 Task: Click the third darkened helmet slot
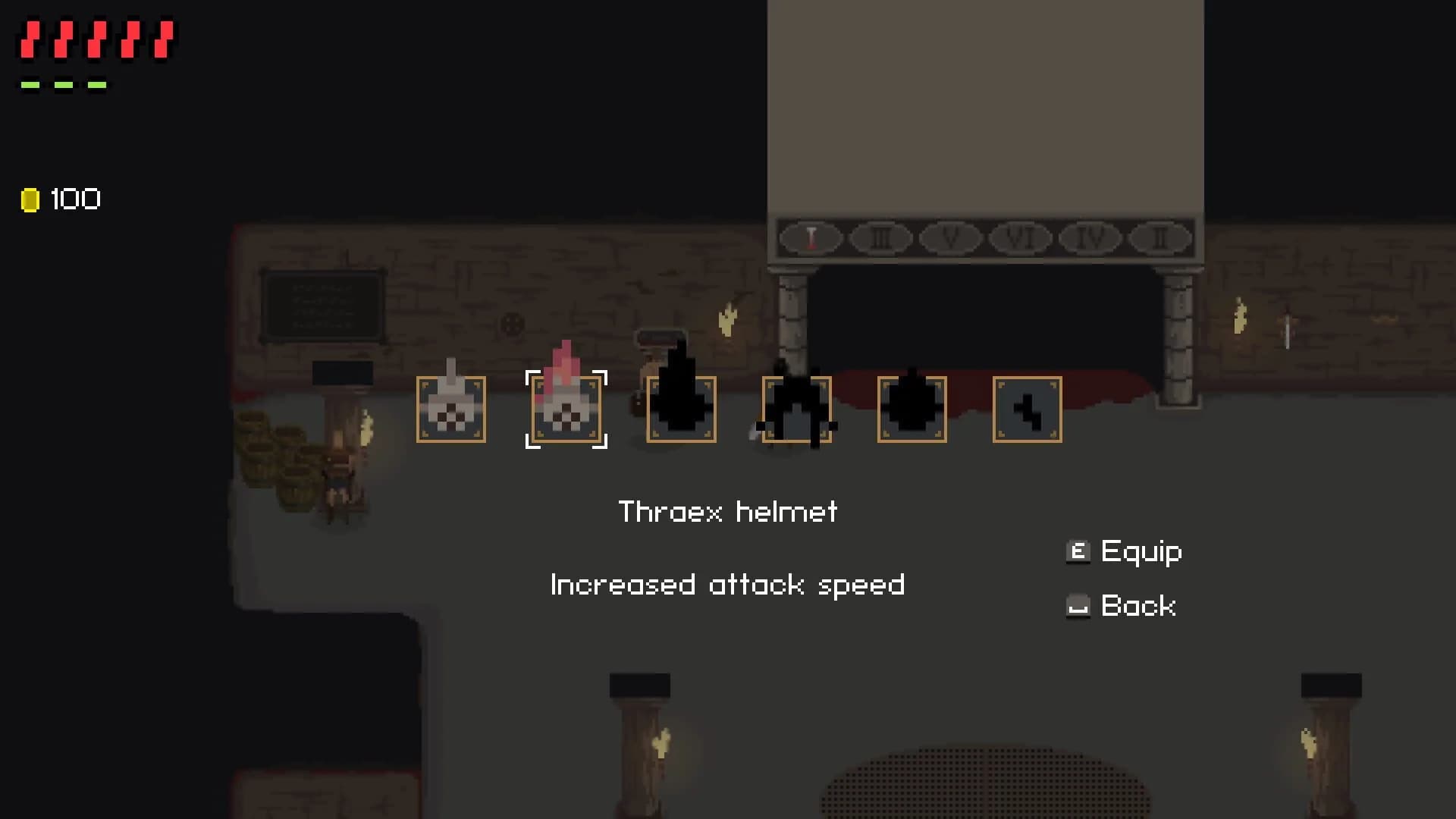click(x=682, y=409)
